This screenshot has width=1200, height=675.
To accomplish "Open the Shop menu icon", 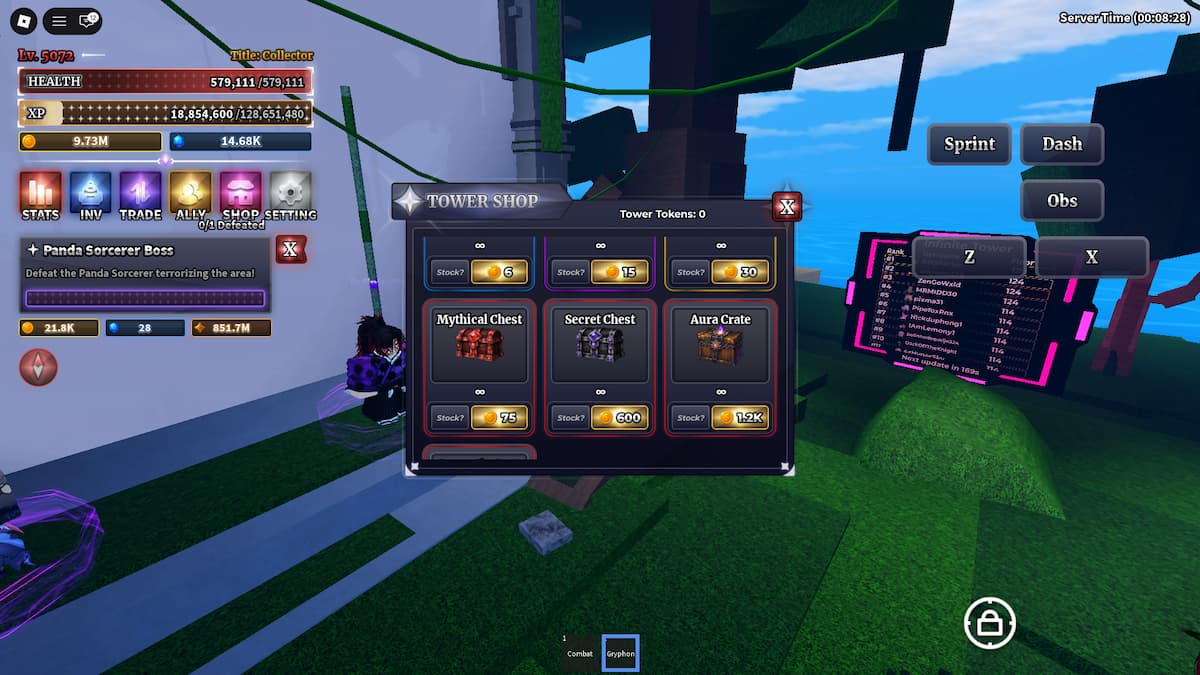I will click(x=240, y=194).
